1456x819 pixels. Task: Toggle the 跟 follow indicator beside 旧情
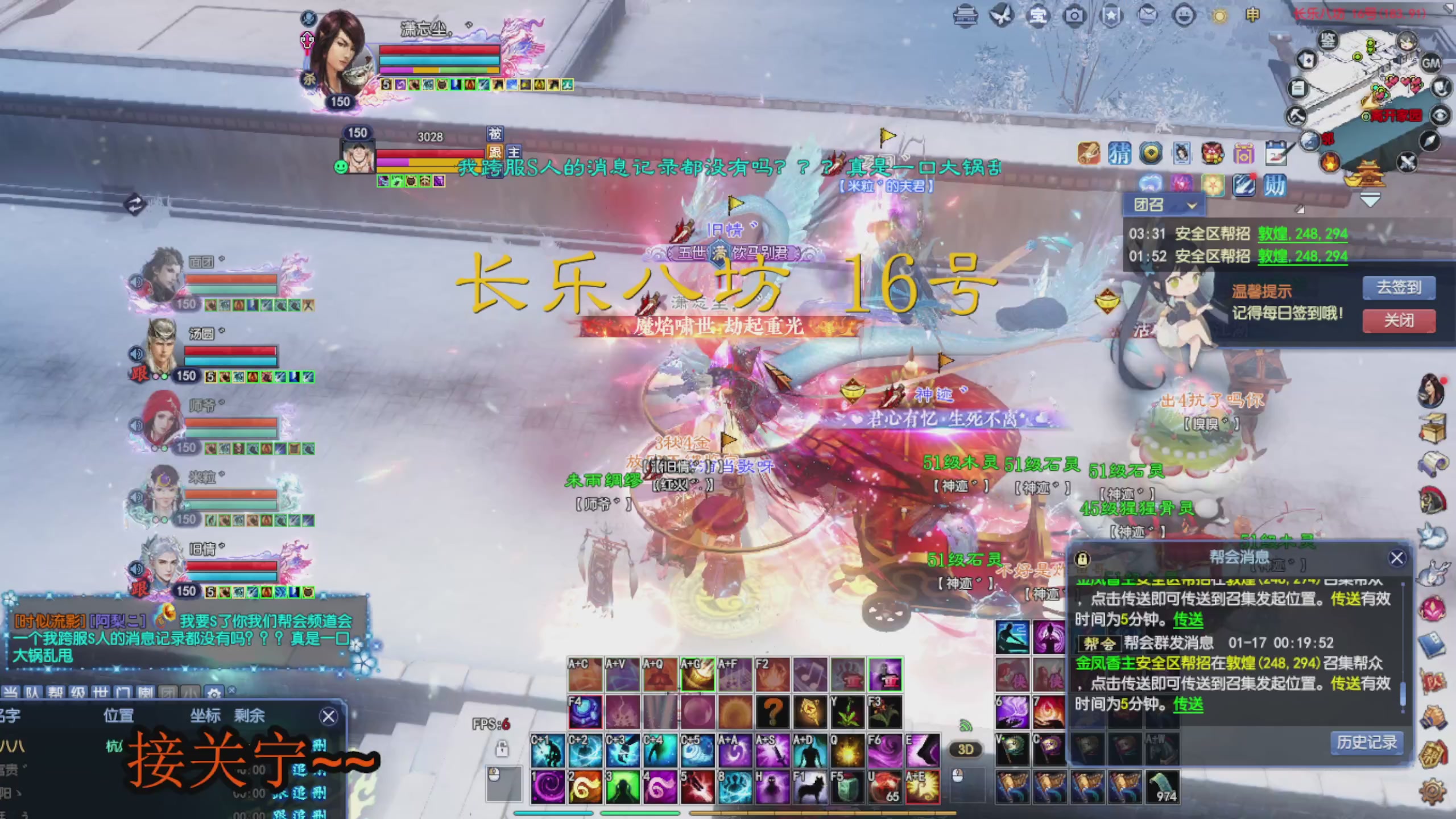[x=140, y=590]
